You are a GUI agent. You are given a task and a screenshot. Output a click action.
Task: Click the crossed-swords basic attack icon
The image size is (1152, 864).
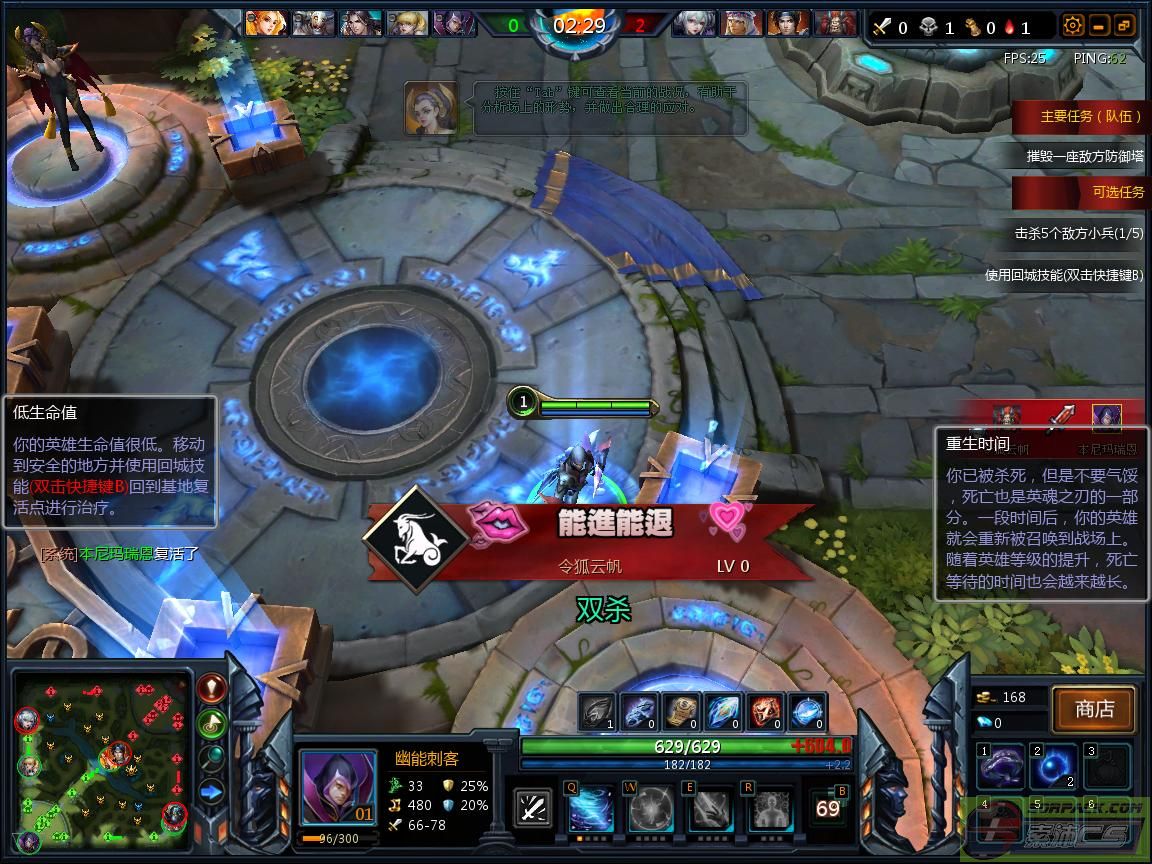click(533, 808)
